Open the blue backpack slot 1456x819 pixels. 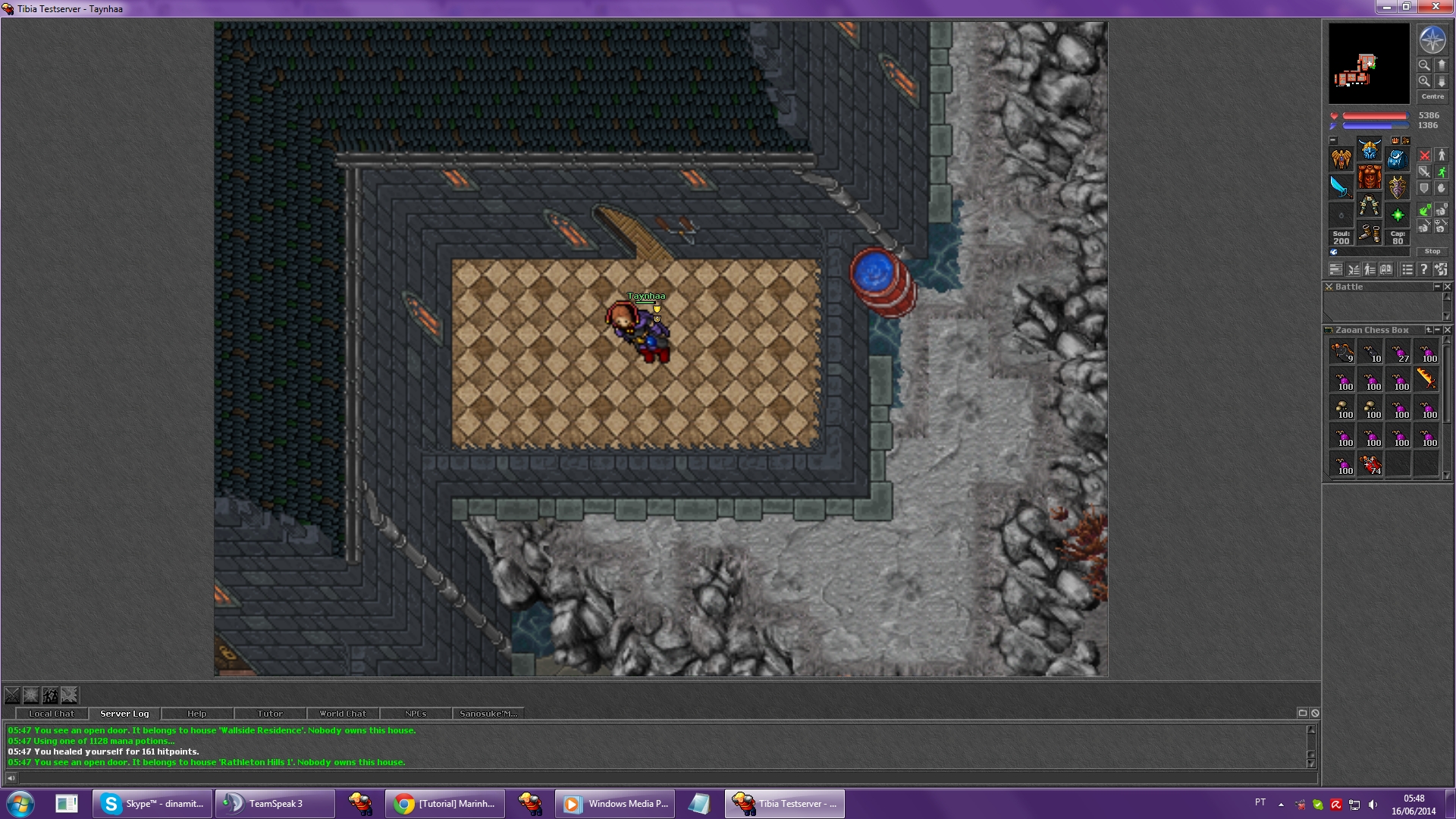pyautogui.click(x=1397, y=158)
